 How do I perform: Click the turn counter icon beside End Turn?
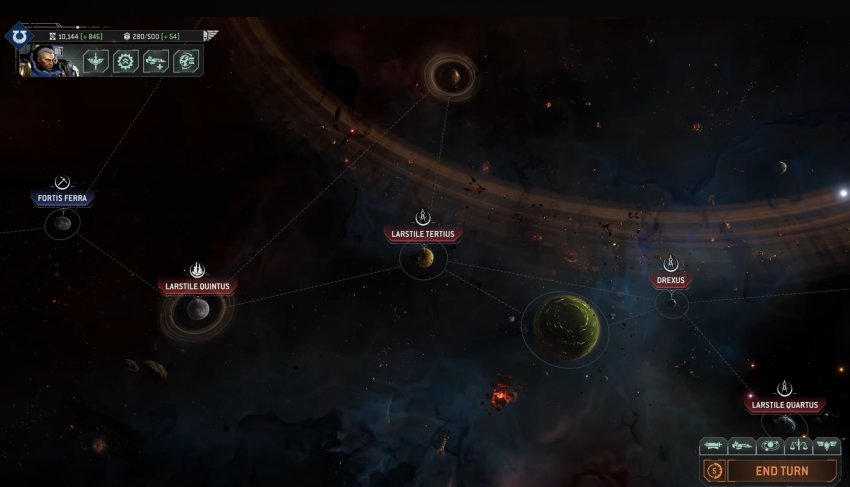point(714,470)
